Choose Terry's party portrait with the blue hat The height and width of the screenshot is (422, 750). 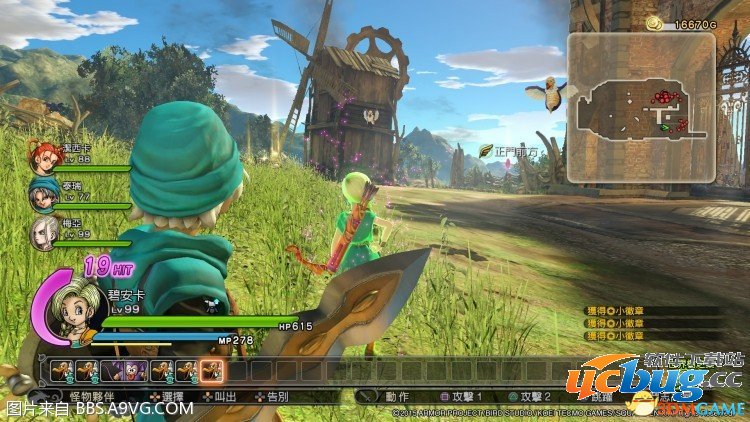[x=42, y=194]
